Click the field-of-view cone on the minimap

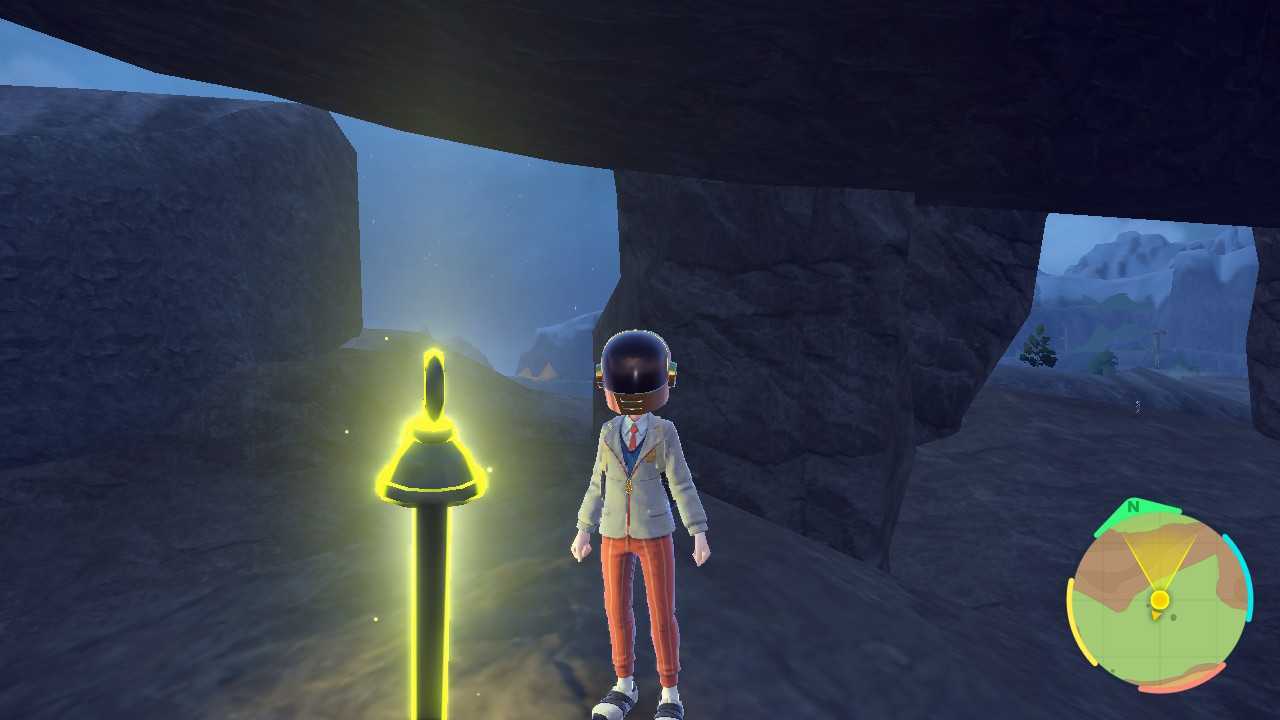coord(1160,556)
